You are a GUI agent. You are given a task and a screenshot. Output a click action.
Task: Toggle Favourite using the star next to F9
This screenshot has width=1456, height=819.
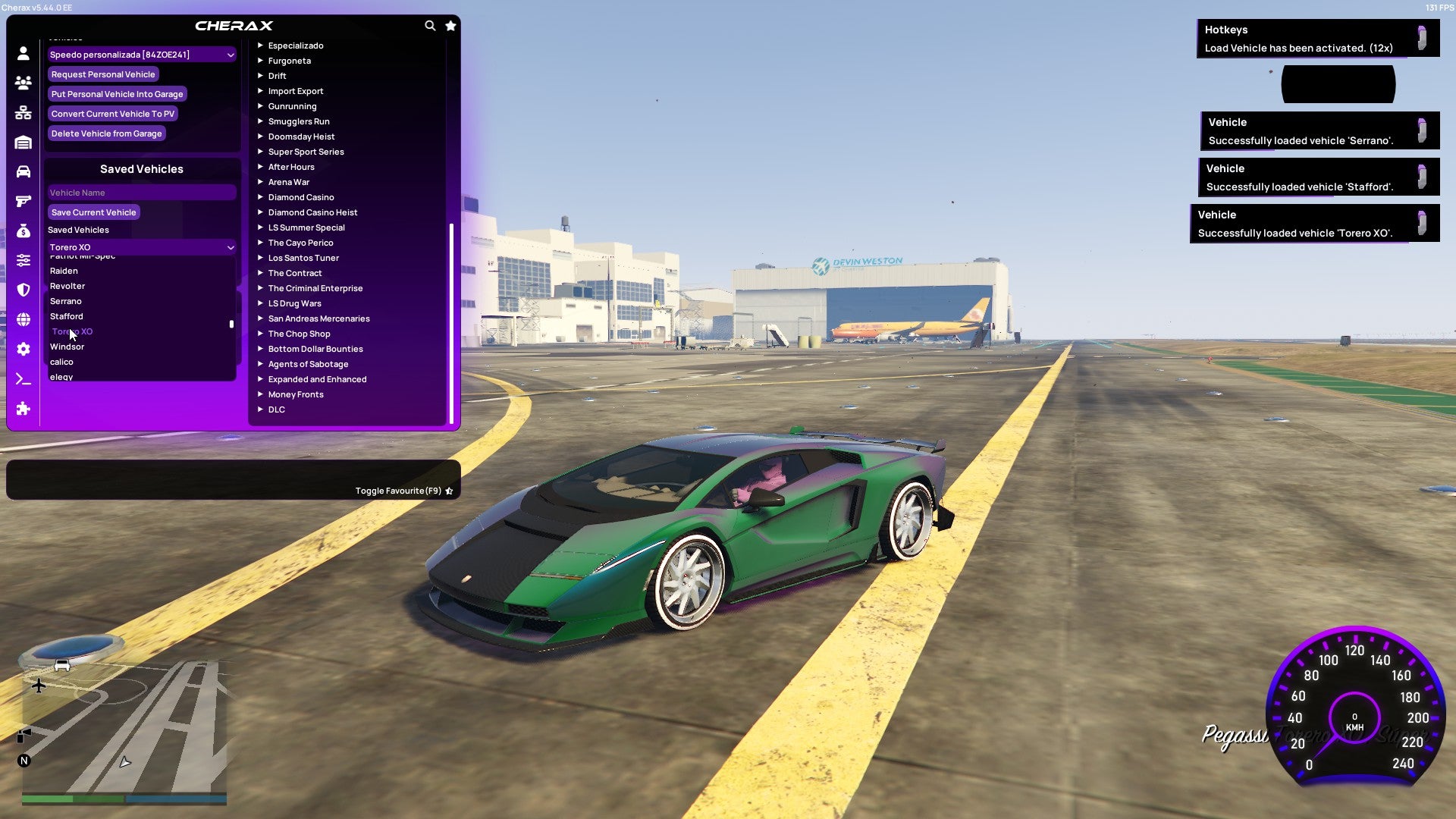point(449,491)
